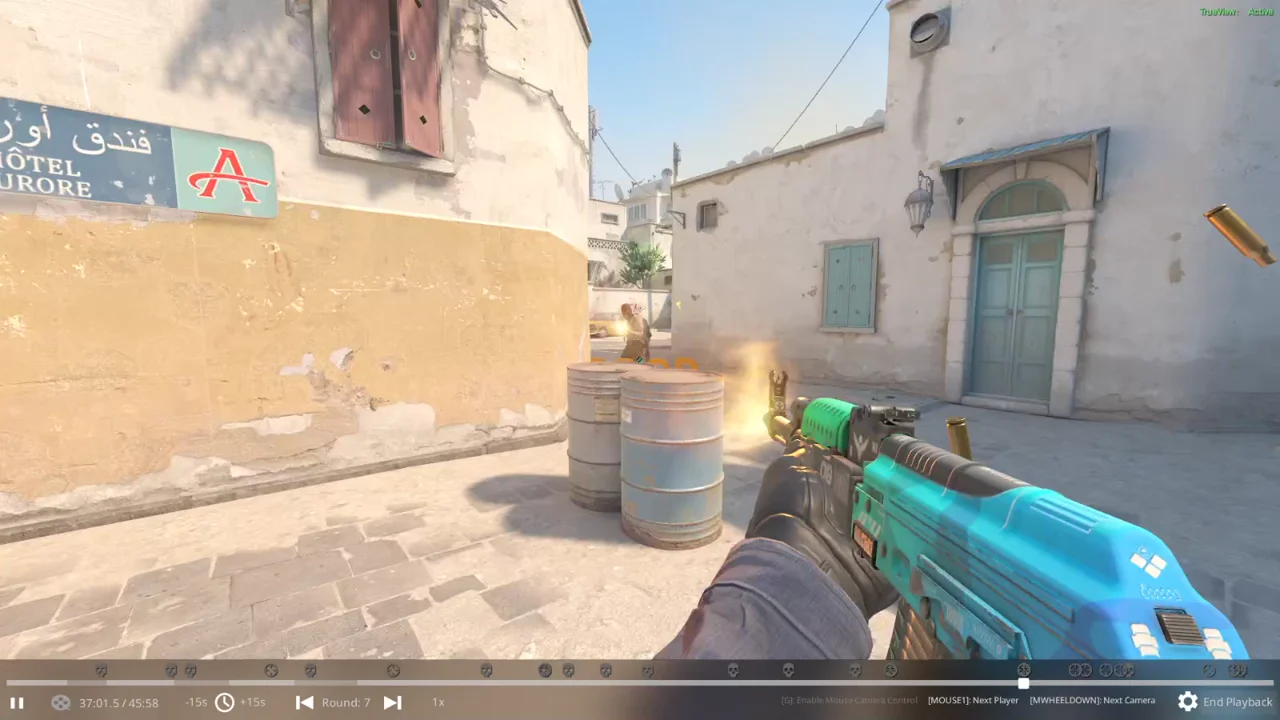Image resolution: width=1280 pixels, height=720 pixels.
Task: Open the 1x playback speed selector
Action: pyautogui.click(x=438, y=702)
